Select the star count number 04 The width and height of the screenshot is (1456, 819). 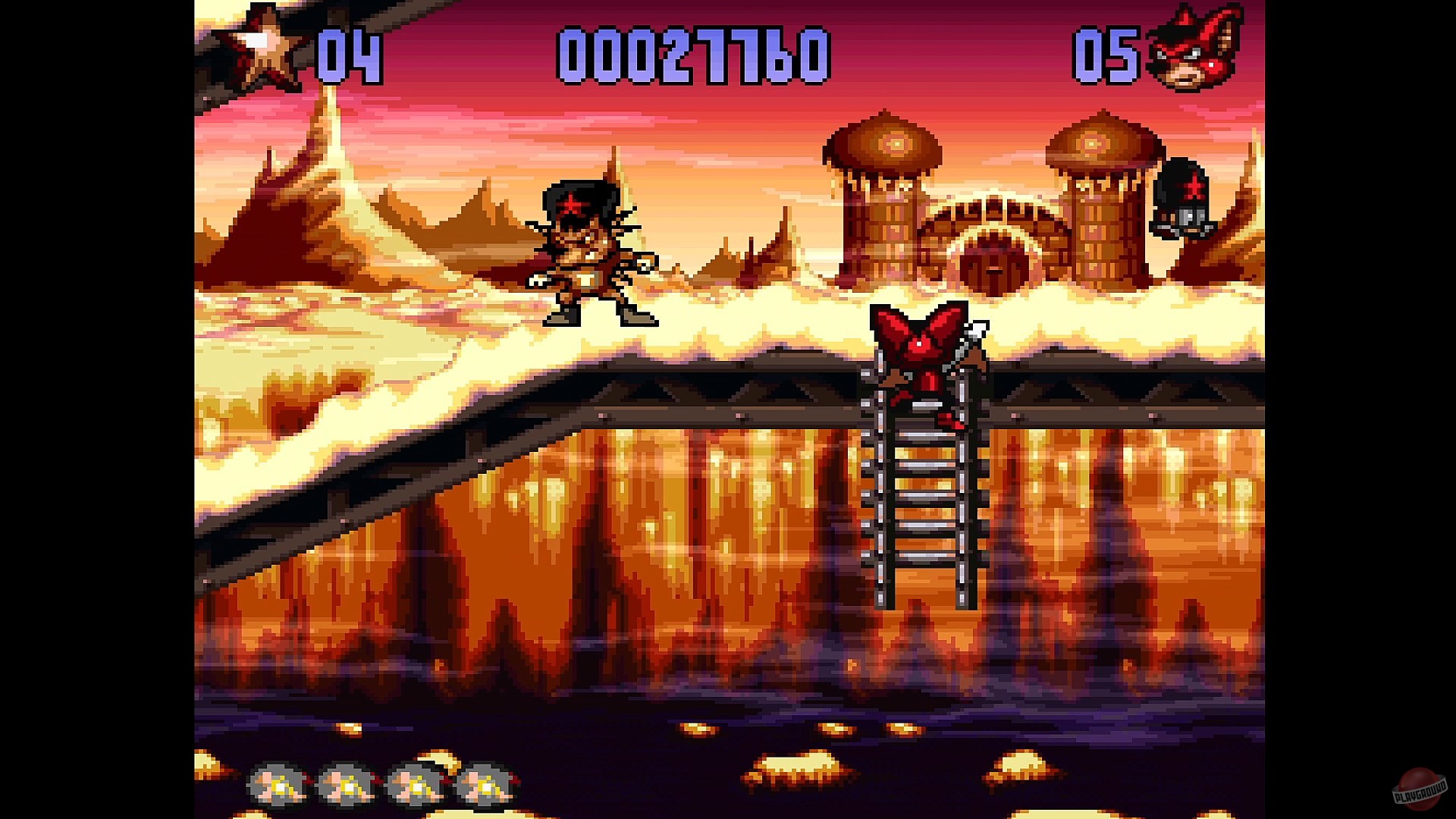[x=349, y=53]
